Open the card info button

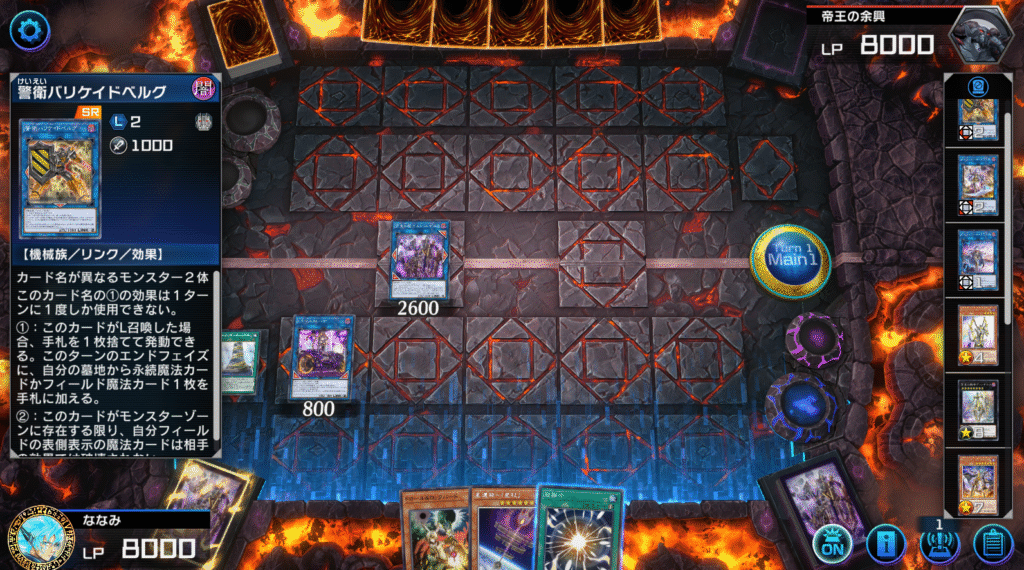point(886,543)
